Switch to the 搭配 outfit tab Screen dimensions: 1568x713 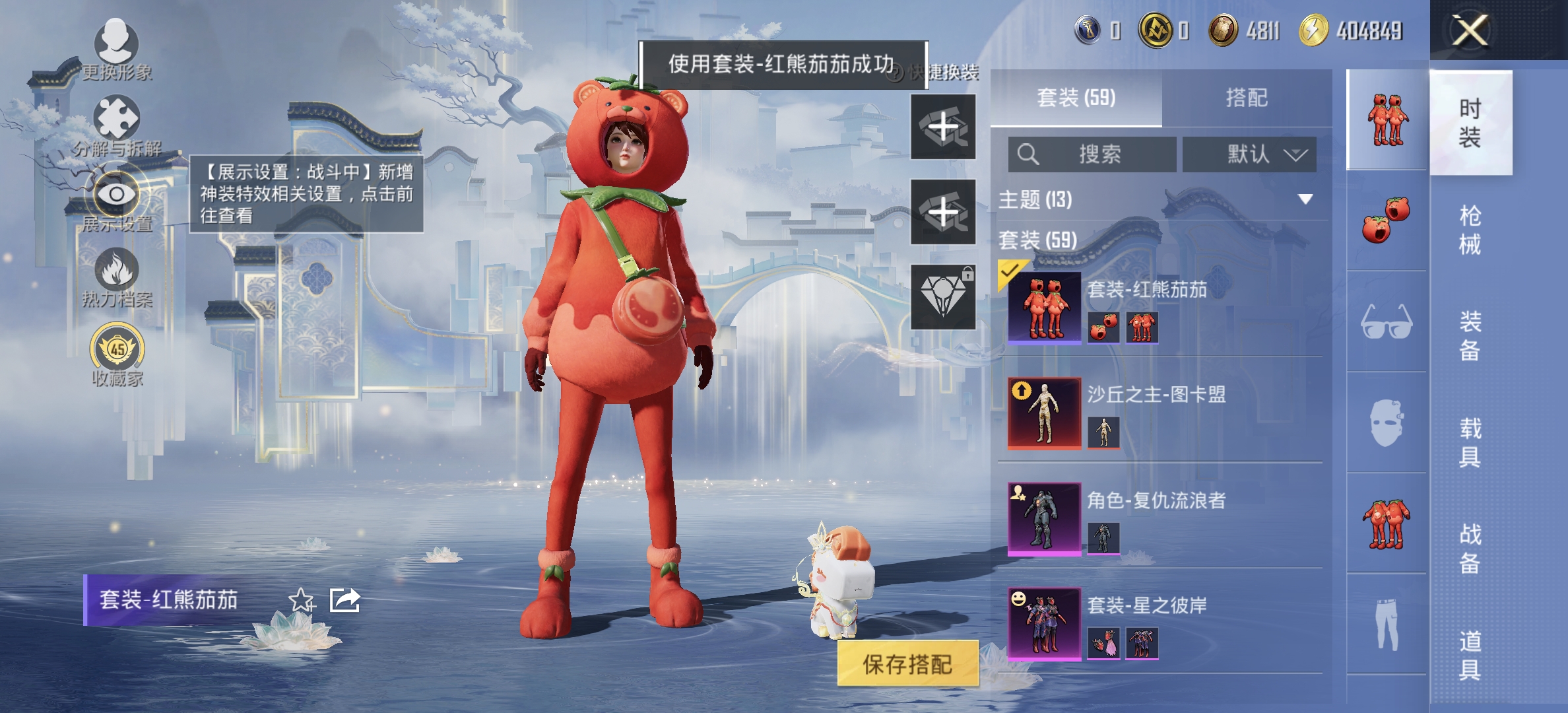pos(1247,98)
